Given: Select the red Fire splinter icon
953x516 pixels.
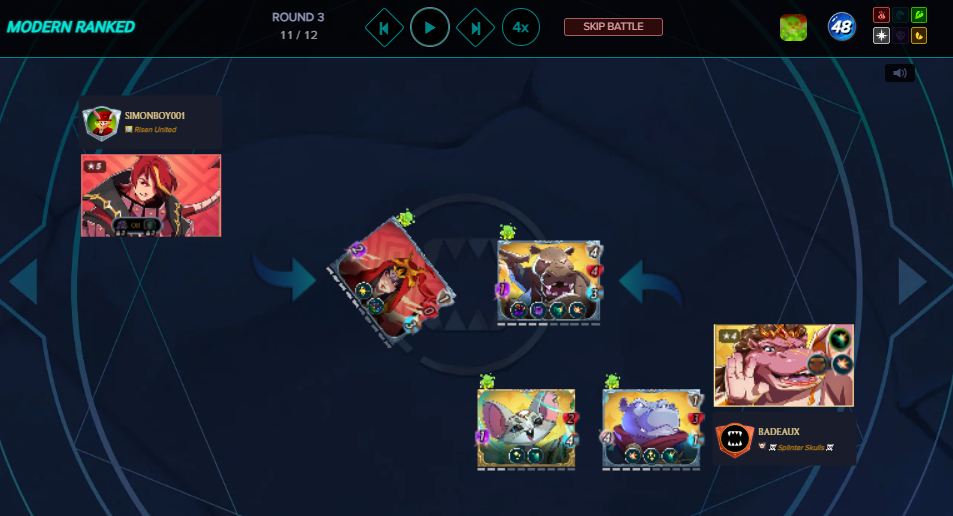Looking at the screenshot, I should coord(881,15).
